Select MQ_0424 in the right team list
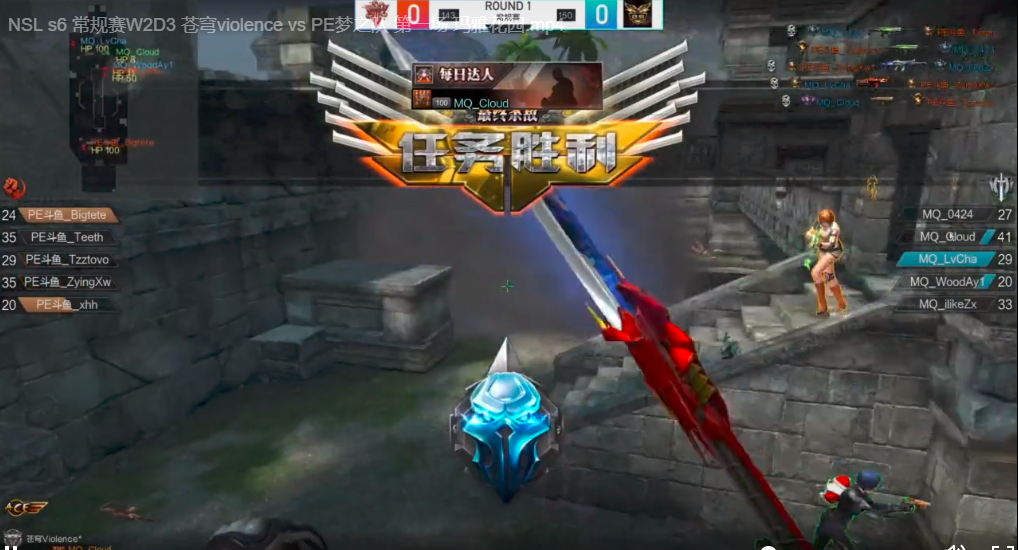This screenshot has height=550, width=1018. click(947, 215)
